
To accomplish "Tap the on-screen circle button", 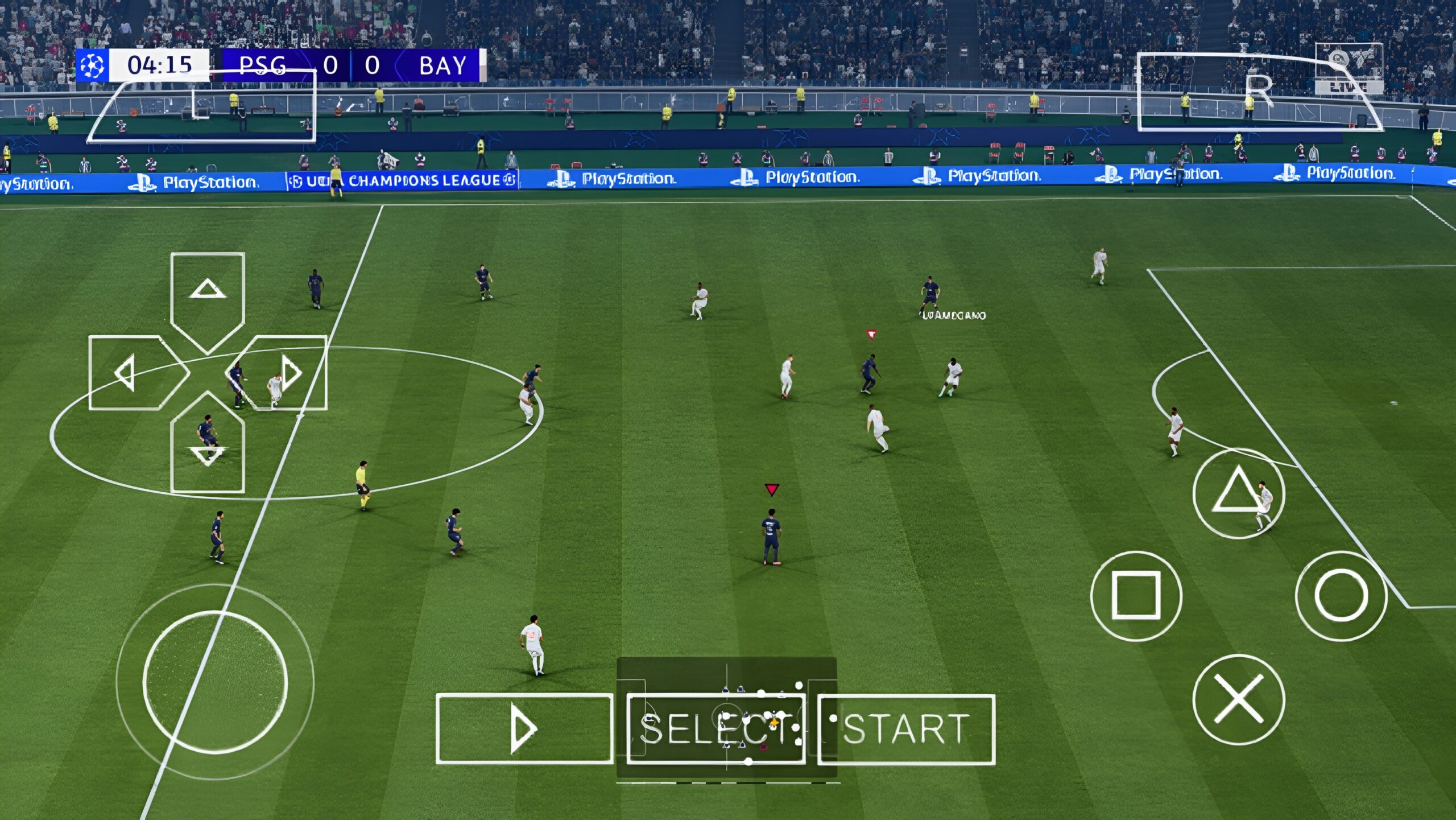I will point(1341,595).
